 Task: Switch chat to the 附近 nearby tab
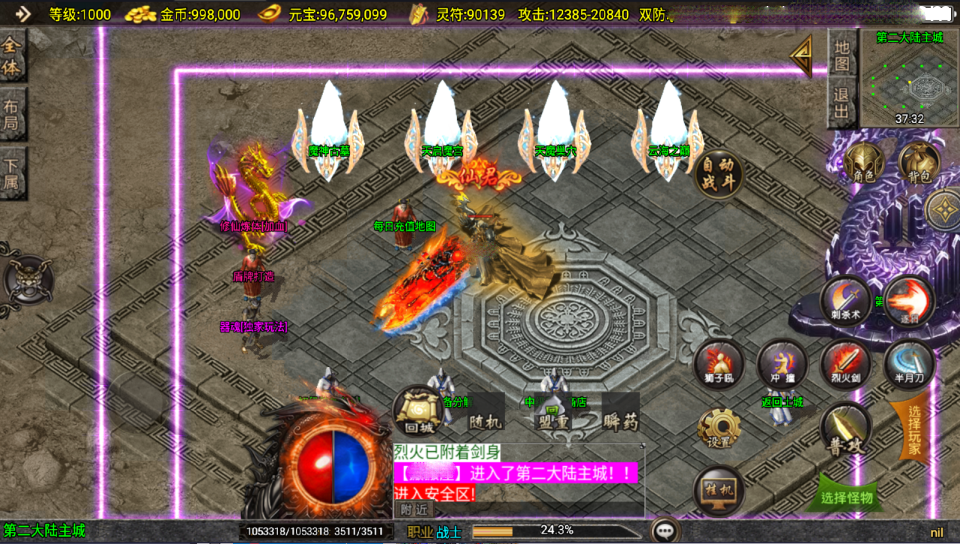coord(412,509)
